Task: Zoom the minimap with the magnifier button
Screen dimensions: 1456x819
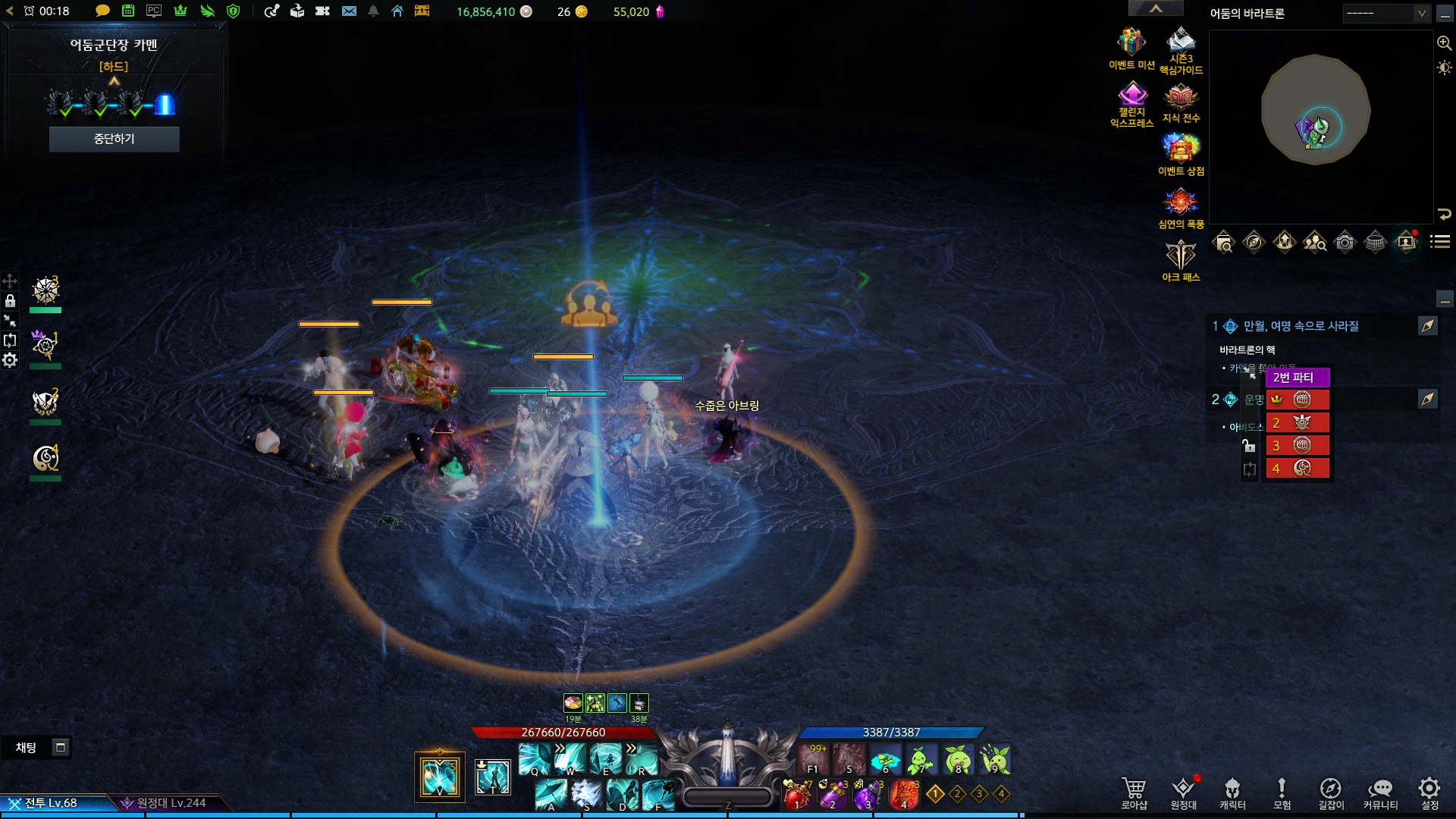Action: point(1444,43)
